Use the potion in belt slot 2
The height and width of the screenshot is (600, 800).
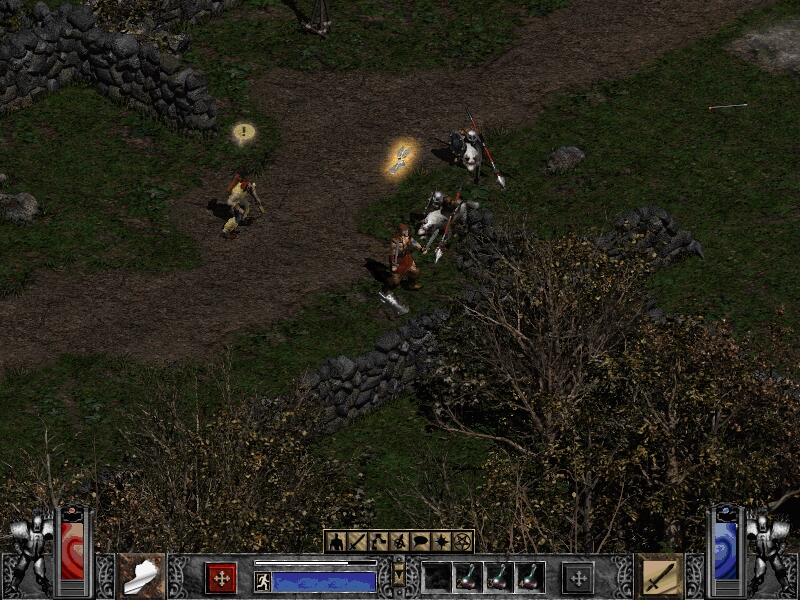point(468,577)
